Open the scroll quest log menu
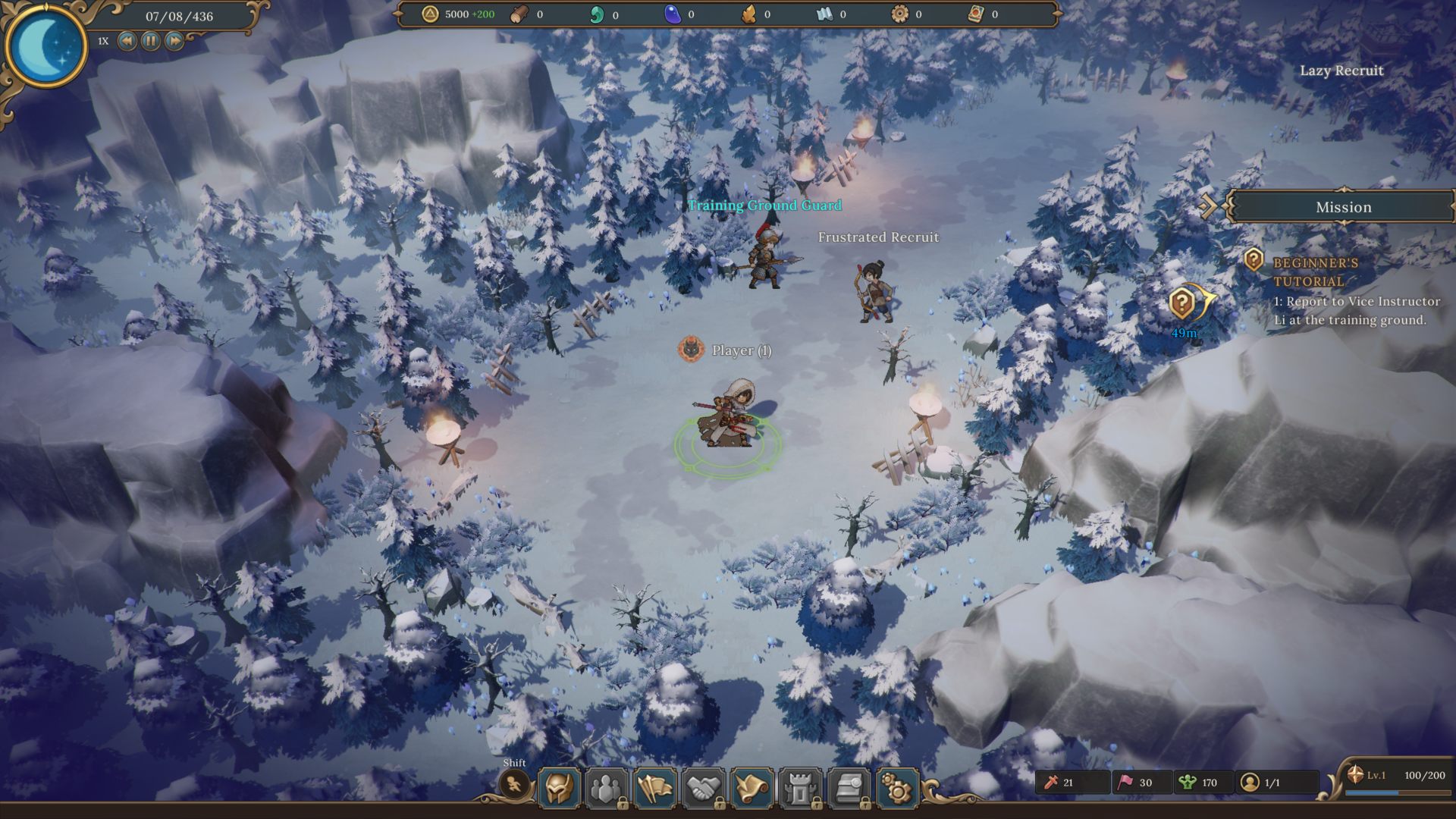Screen dimensions: 1456x819 tap(752, 789)
